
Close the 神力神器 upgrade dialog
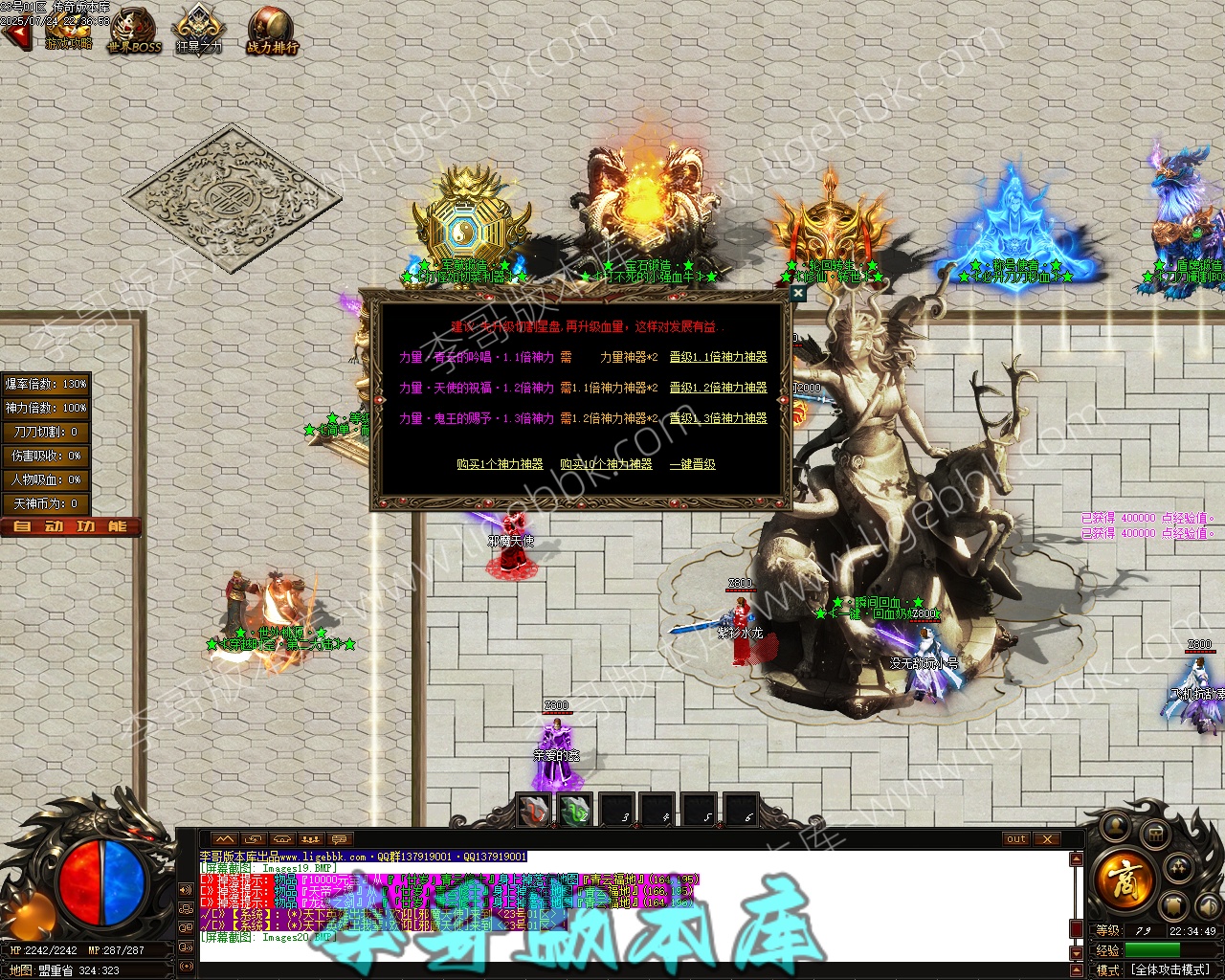click(797, 294)
